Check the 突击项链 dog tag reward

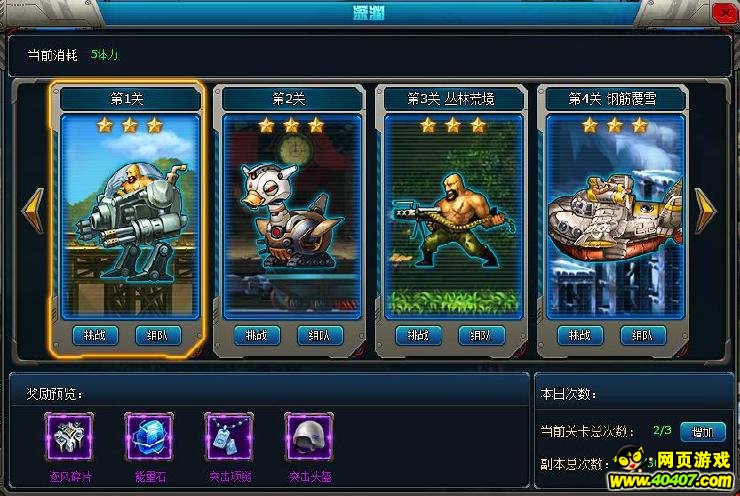229,437
